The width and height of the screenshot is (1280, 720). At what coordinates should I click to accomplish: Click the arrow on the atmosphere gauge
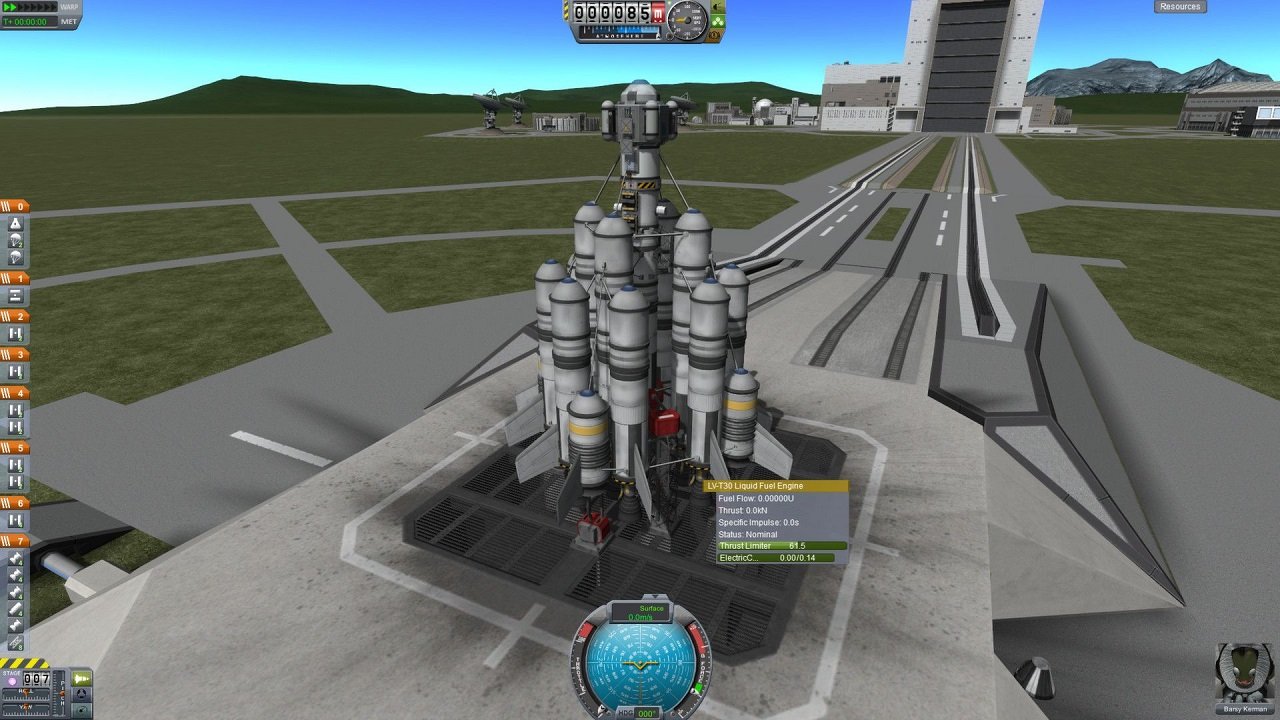658,35
